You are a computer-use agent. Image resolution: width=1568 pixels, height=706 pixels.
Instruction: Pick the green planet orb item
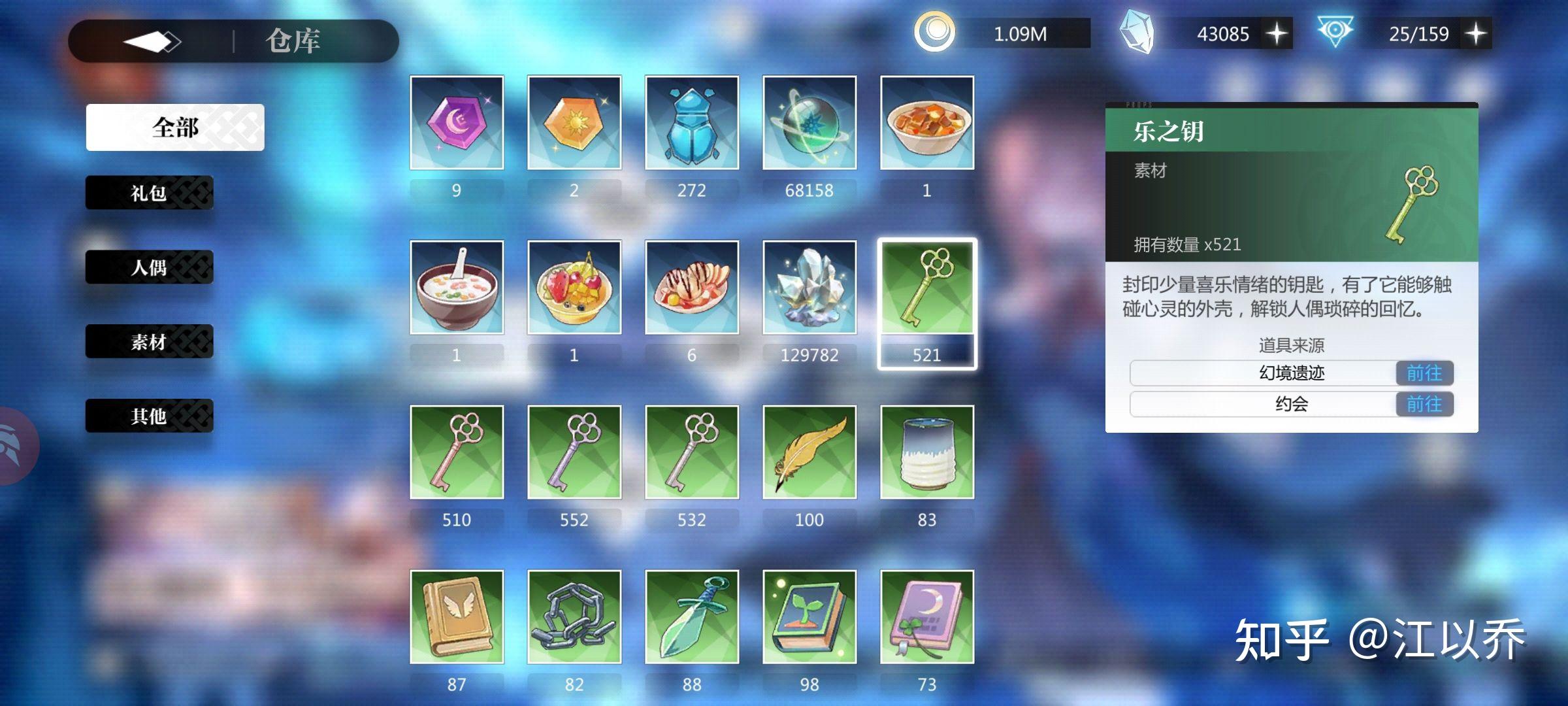(x=809, y=123)
